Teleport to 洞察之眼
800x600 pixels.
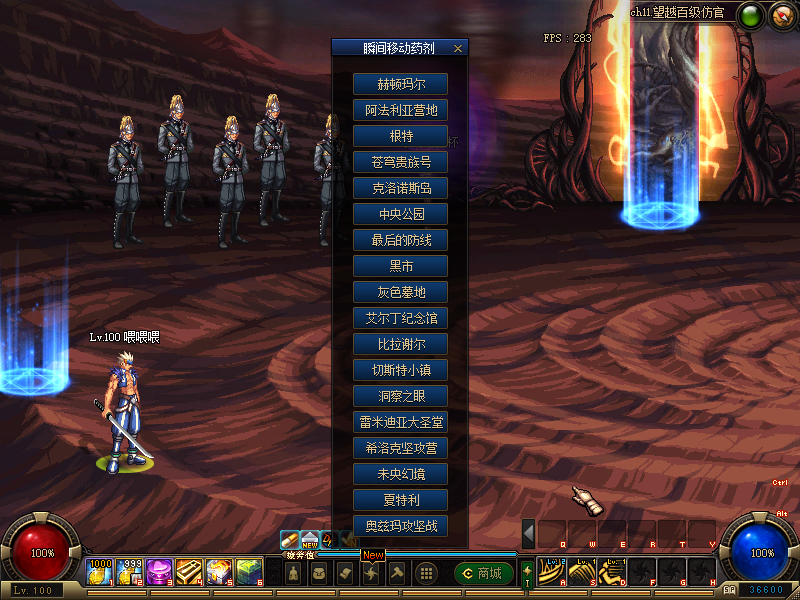coord(400,396)
